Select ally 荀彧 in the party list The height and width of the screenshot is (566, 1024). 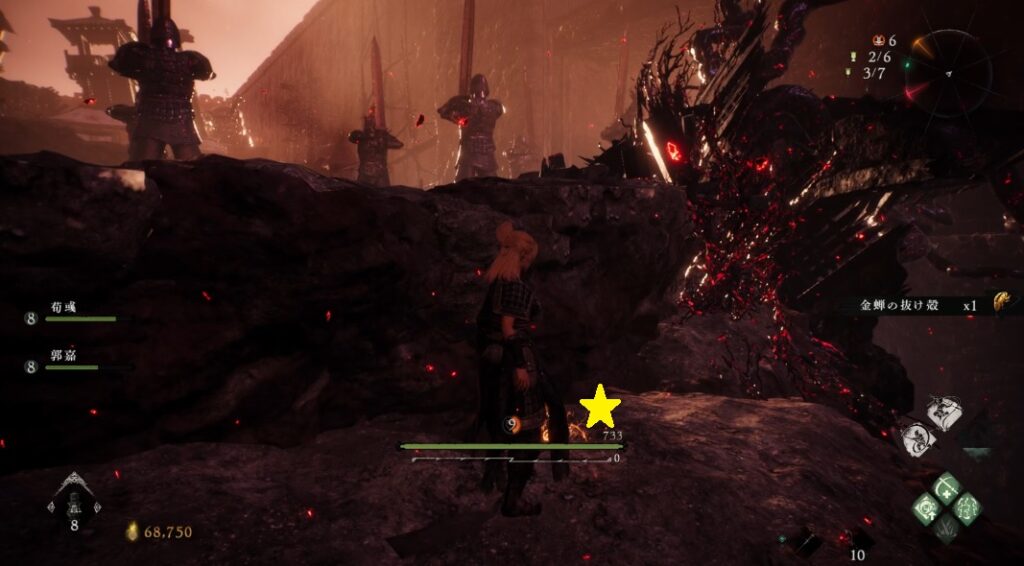pyautogui.click(x=70, y=311)
